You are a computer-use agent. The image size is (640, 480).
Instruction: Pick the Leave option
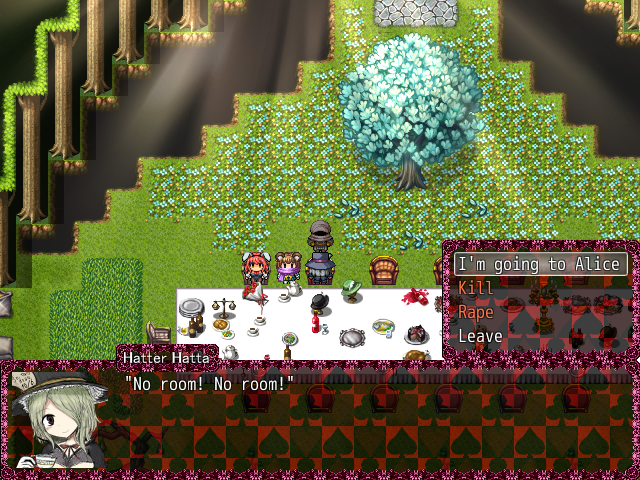[480, 336]
